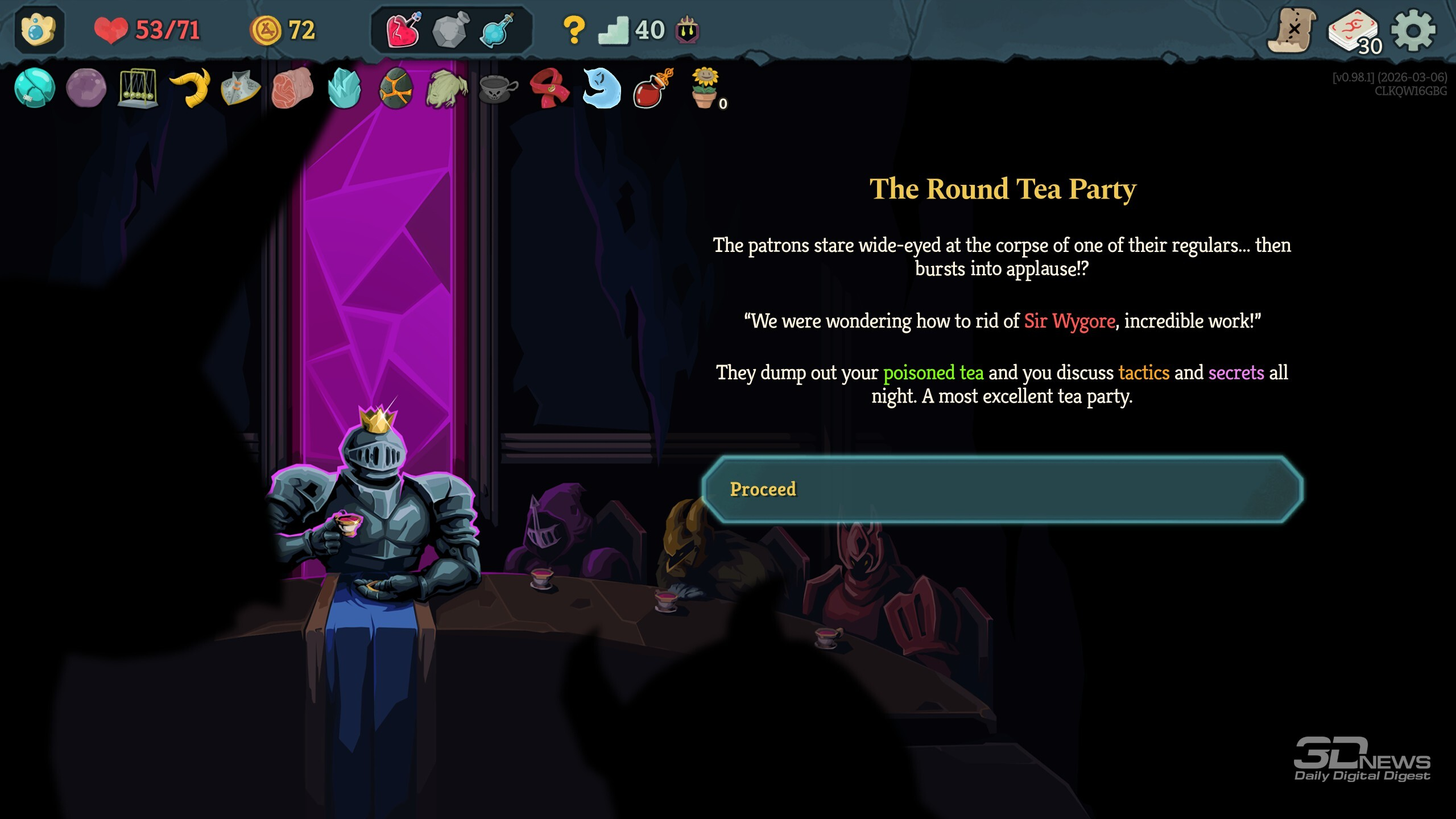Open the settings gear
Viewport: 1456px width, 819px height.
tap(1413, 30)
